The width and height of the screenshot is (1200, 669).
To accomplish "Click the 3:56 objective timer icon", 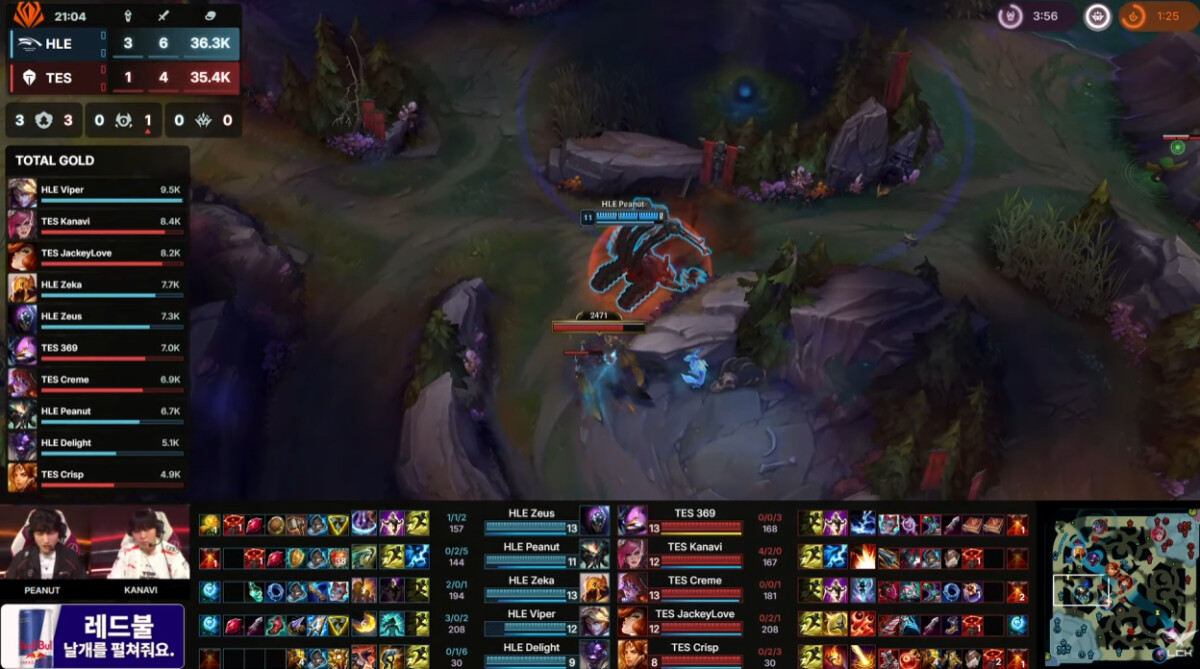I will tap(1012, 17).
